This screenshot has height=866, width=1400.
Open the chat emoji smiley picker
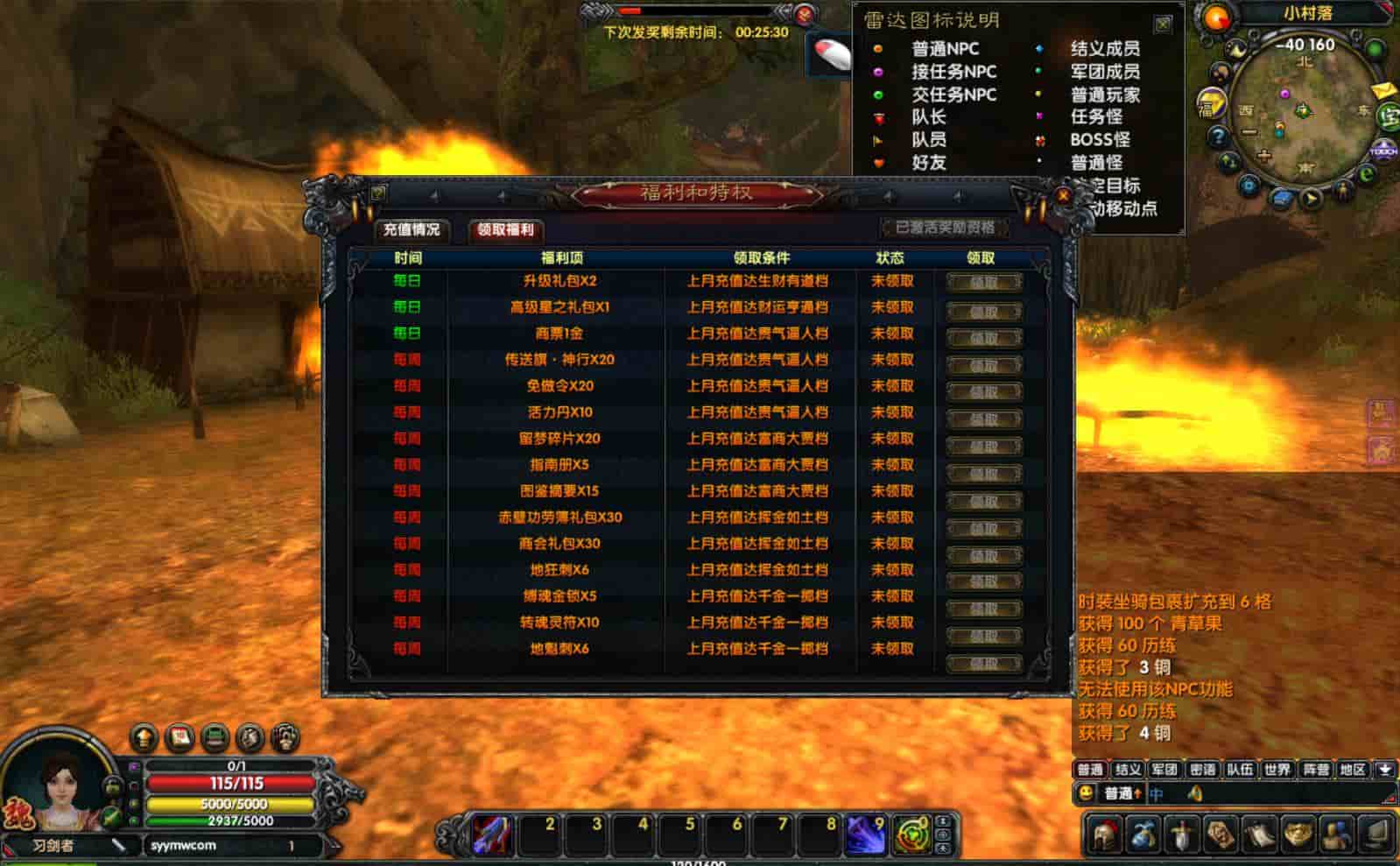tap(1087, 793)
